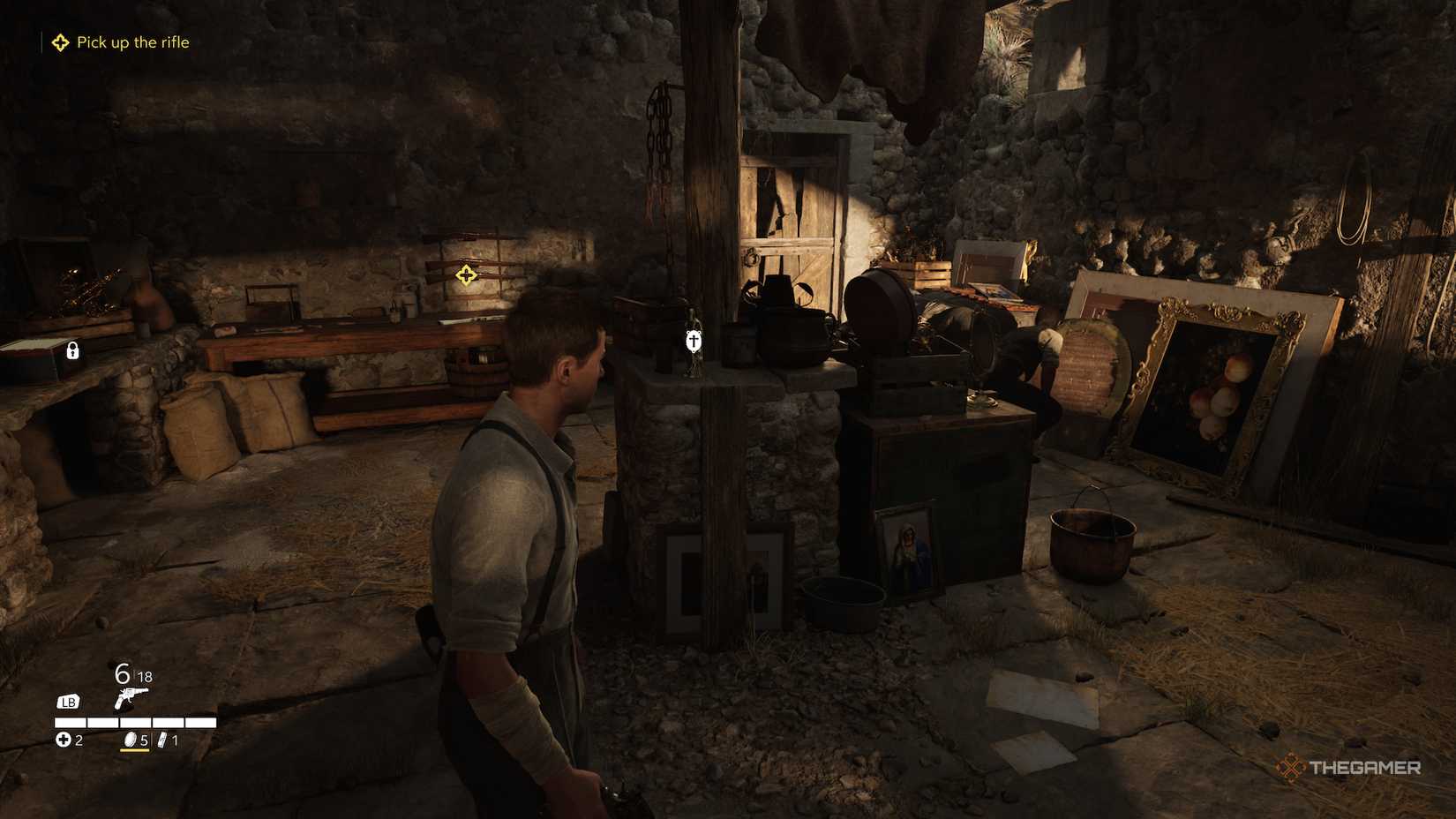Choose the revolver weapon icon
Viewport: 1456px width, 819px height.
pos(131,699)
